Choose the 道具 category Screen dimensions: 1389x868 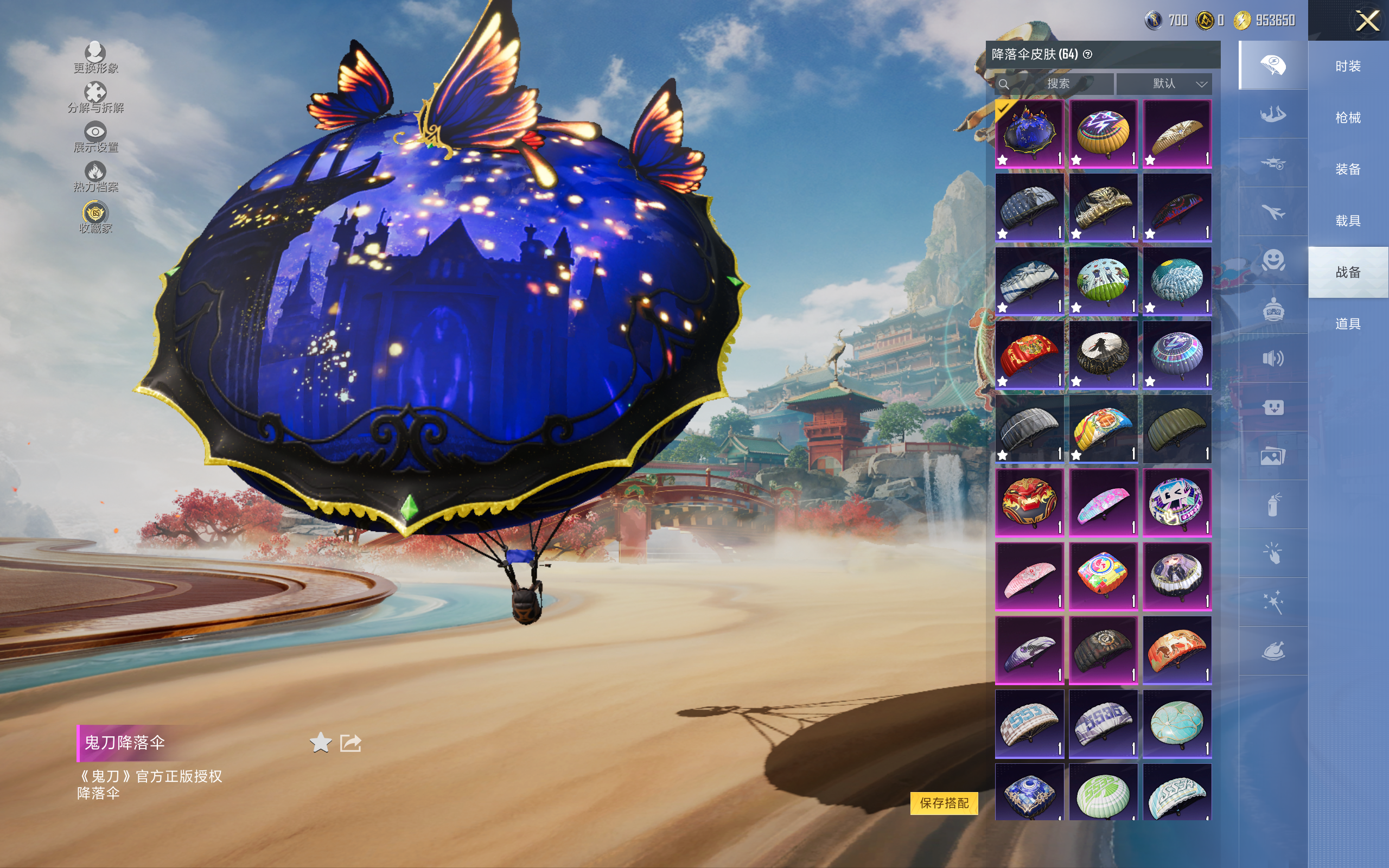(x=1348, y=324)
